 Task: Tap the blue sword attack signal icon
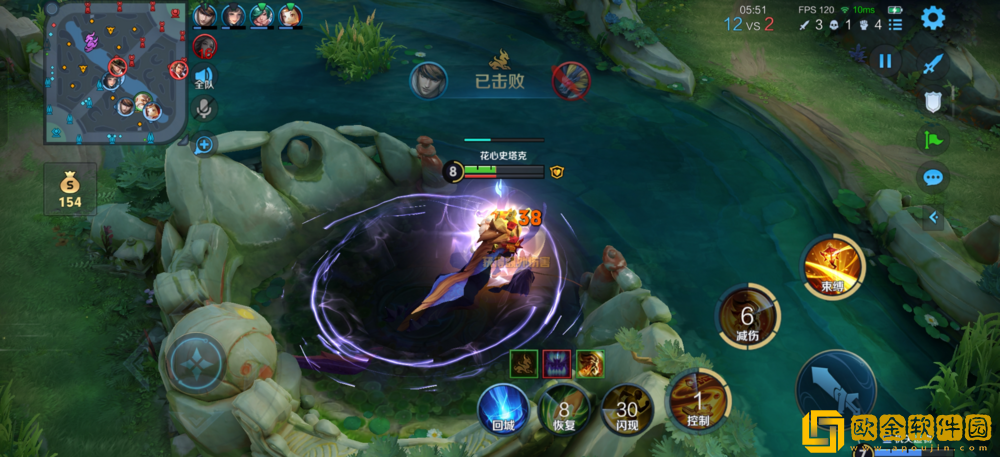coord(933,64)
